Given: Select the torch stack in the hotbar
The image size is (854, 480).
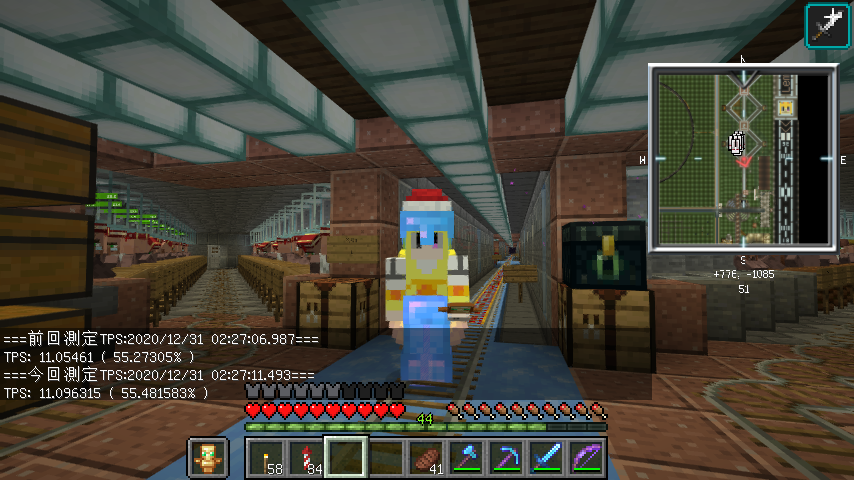Looking at the screenshot, I should click(267, 459).
